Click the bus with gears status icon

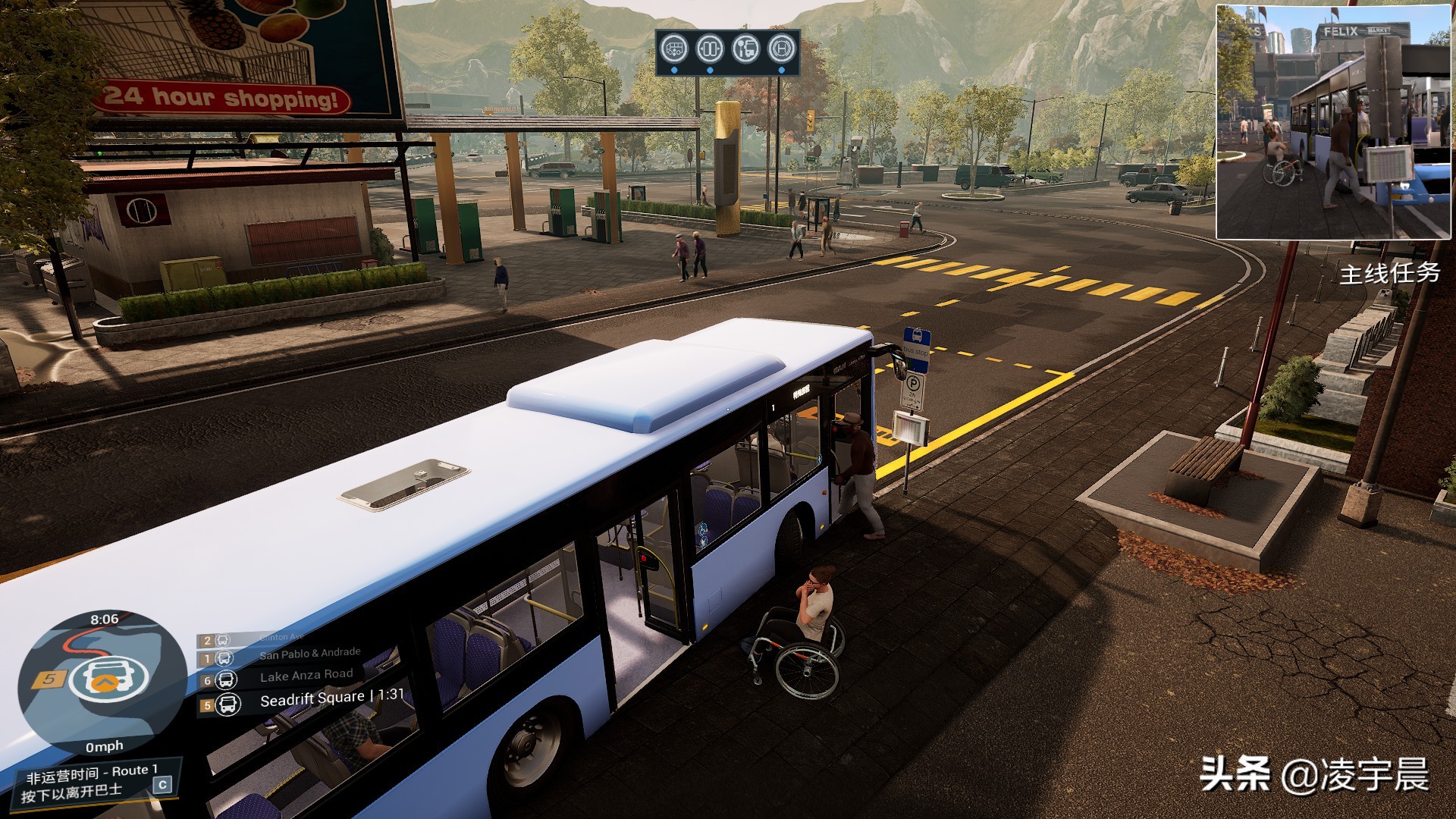(674, 49)
